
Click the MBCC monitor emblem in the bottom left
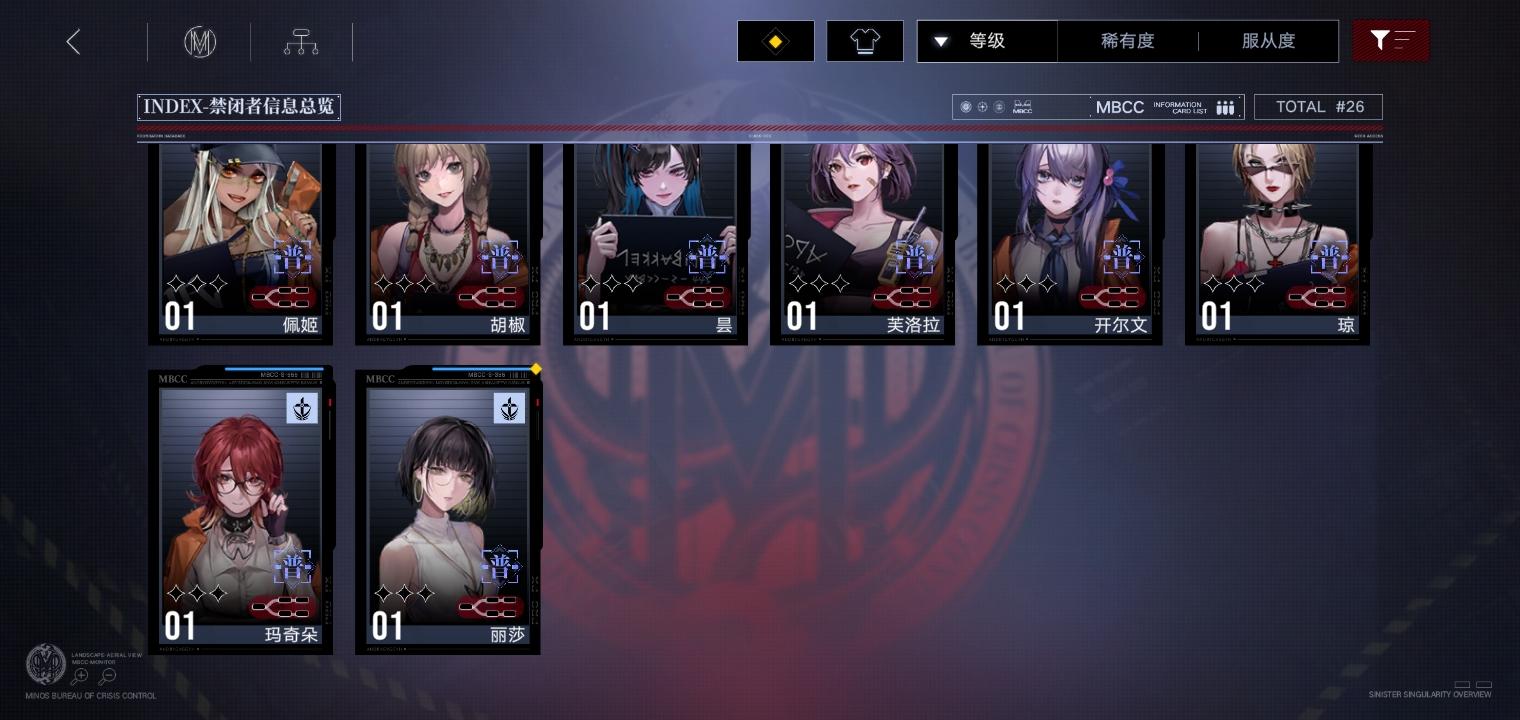click(x=46, y=664)
